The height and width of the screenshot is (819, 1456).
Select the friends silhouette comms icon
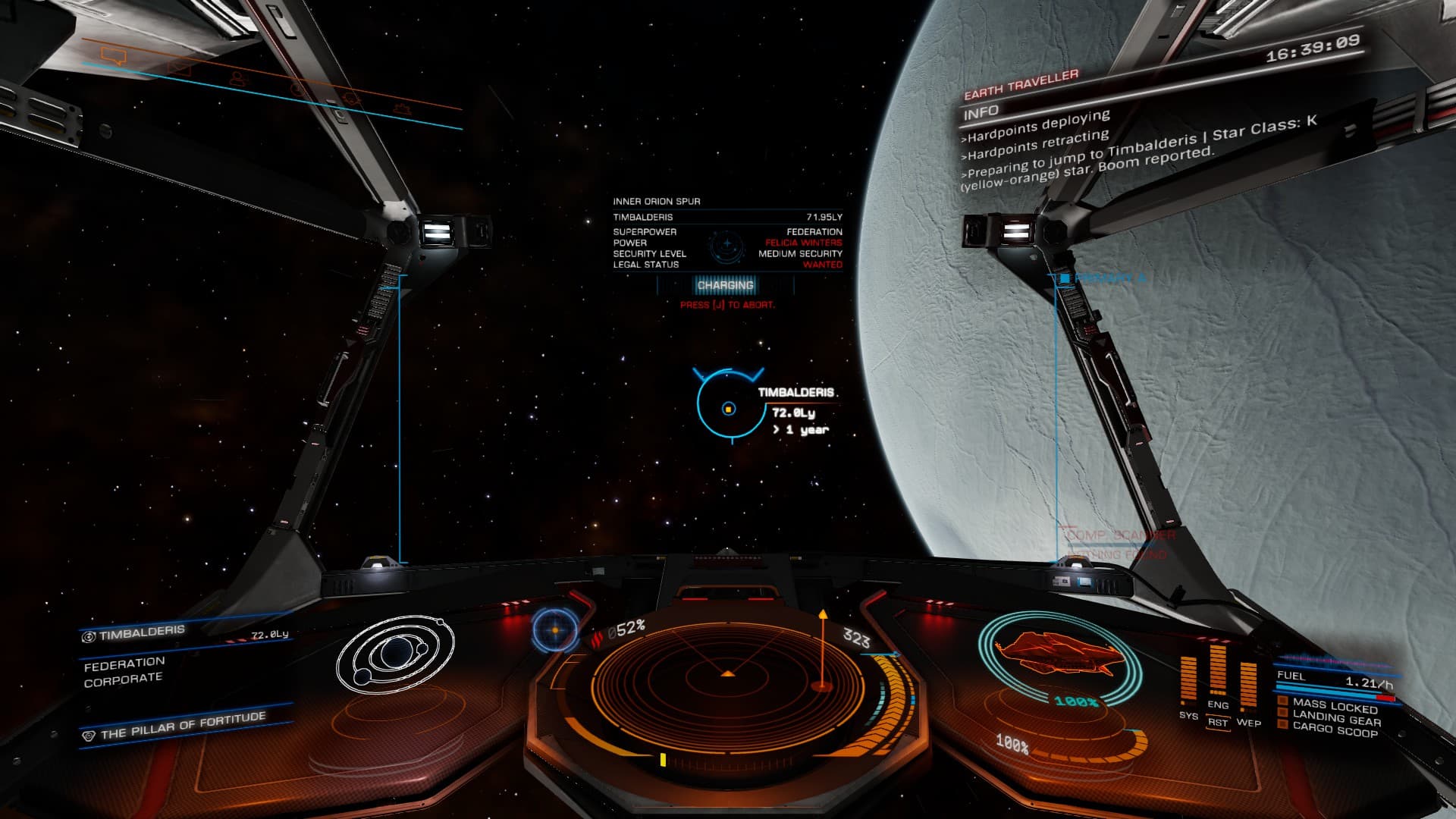[x=238, y=78]
